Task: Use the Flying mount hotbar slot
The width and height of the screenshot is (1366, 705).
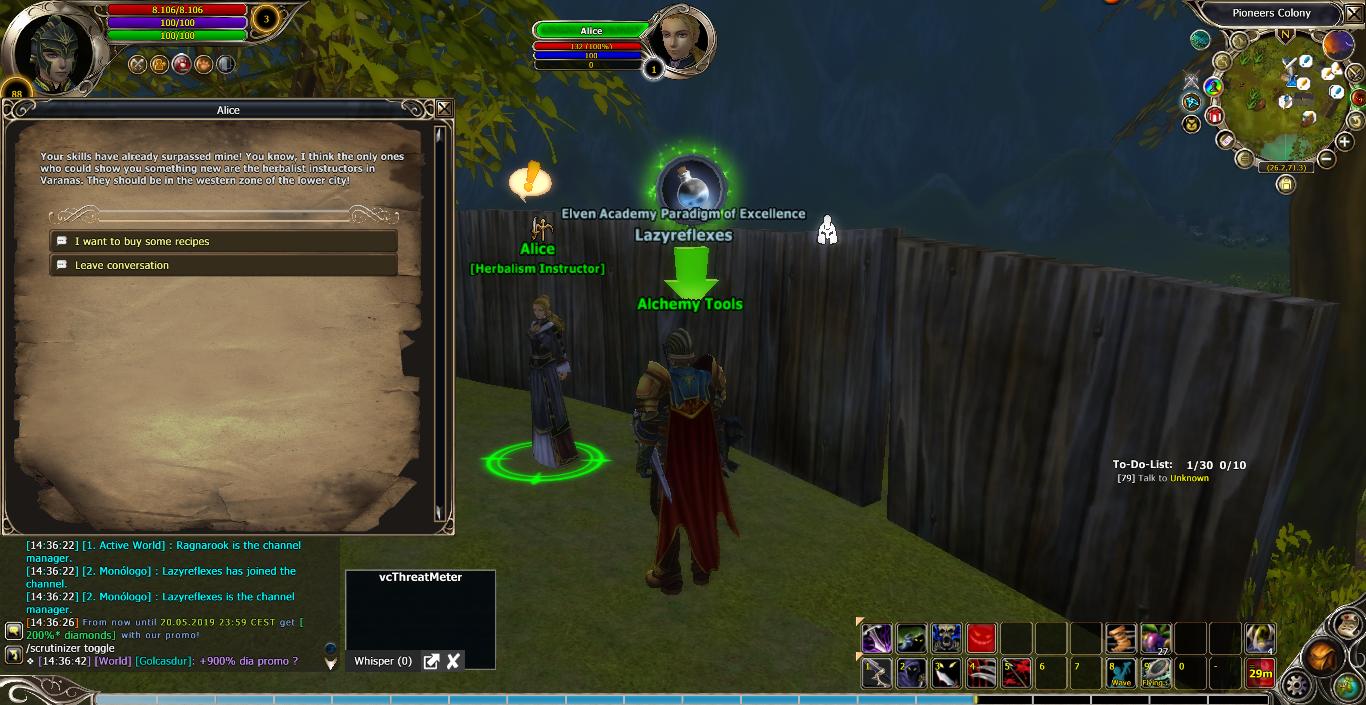Action: 1156,673
